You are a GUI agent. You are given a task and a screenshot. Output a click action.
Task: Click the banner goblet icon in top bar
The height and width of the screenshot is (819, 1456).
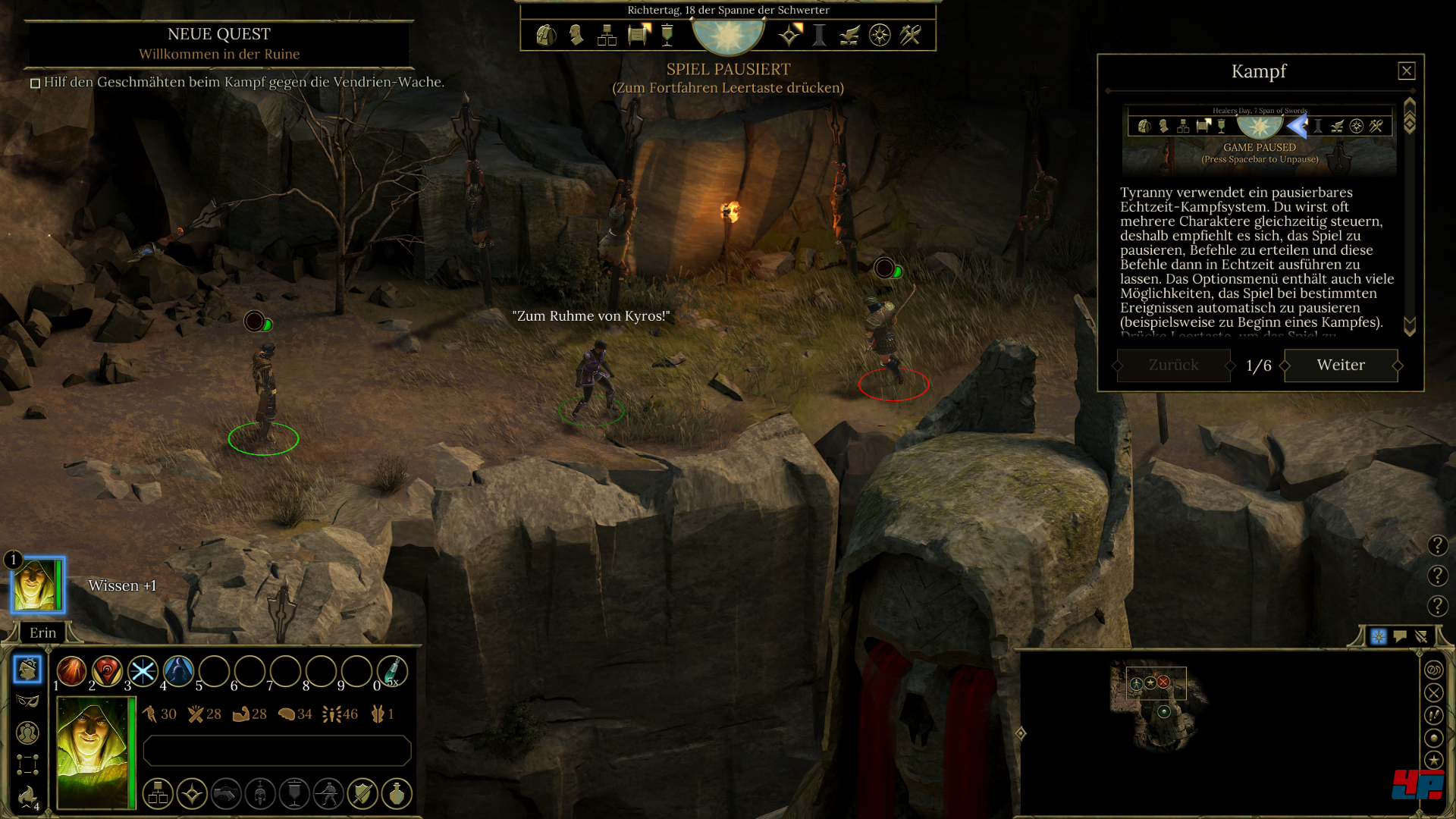pyautogui.click(x=667, y=35)
